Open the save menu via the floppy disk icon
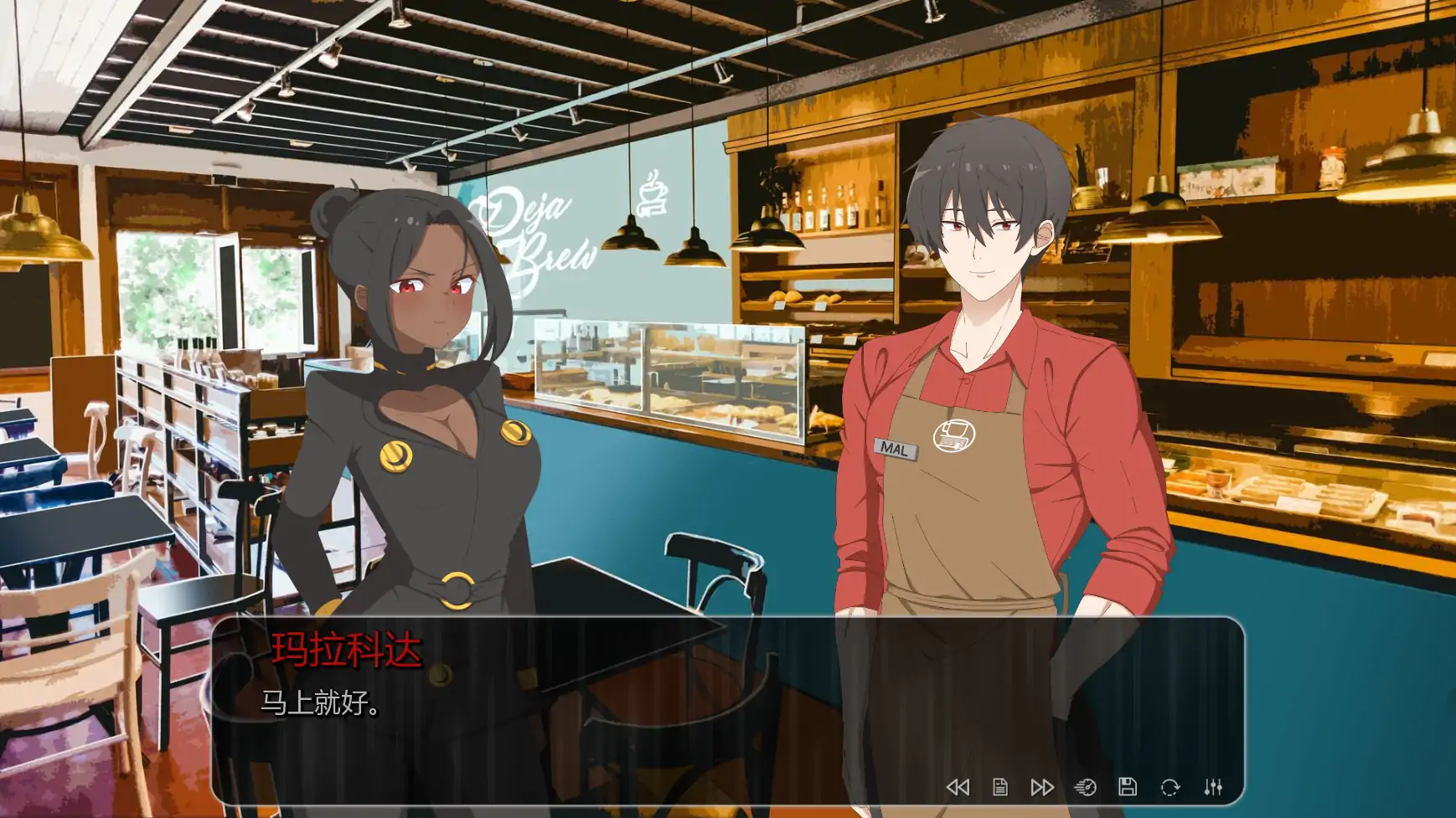This screenshot has height=818, width=1456. click(x=1128, y=785)
